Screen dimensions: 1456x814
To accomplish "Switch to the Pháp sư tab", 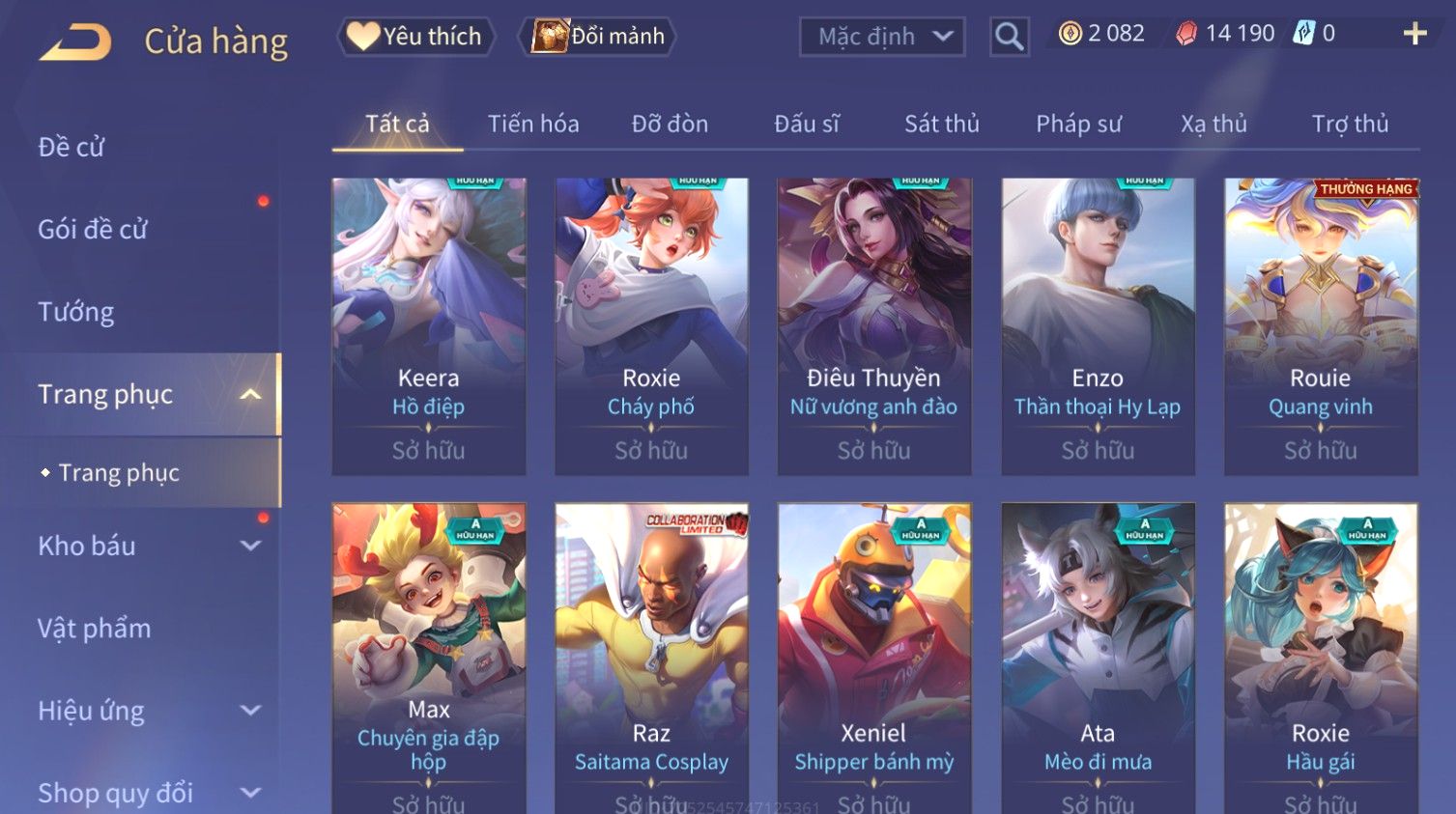I will point(1078,124).
